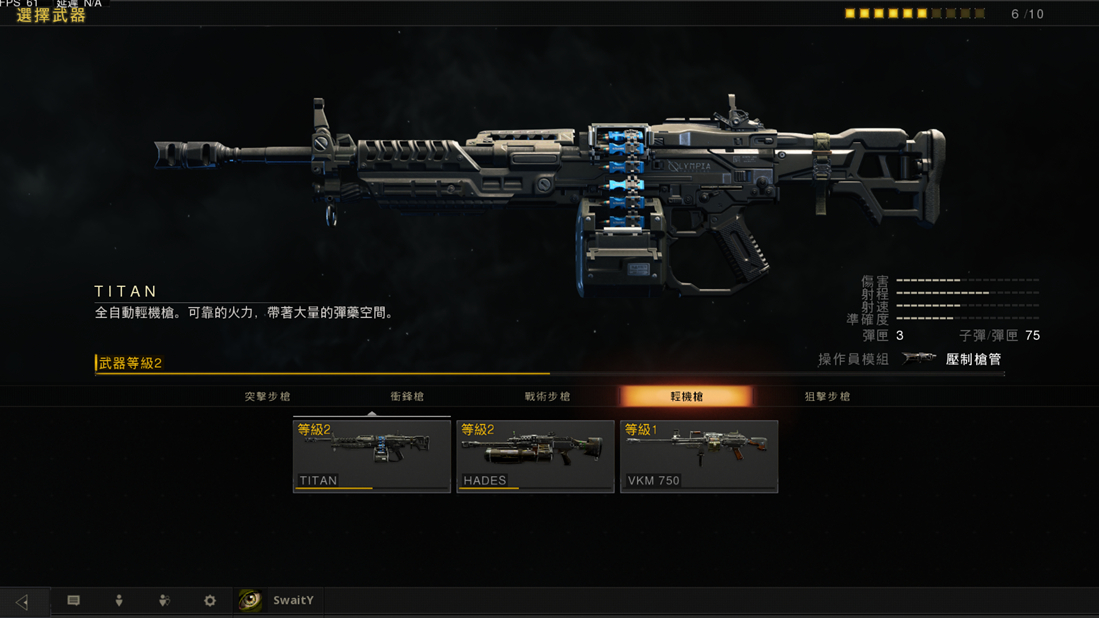Screen dimensions: 1099x618
Task: Pick the VKM 750 weapon tile
Action: (x=699, y=456)
